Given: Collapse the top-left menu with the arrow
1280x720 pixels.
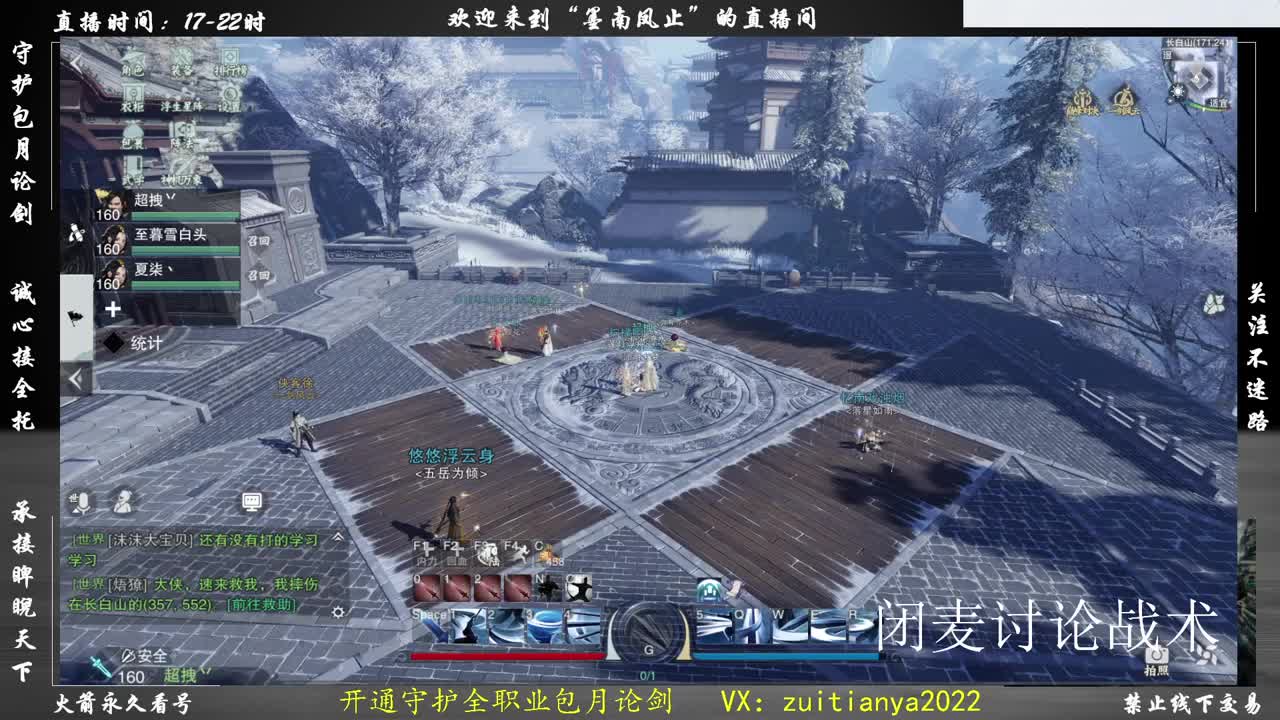Looking at the screenshot, I should coord(72,62).
